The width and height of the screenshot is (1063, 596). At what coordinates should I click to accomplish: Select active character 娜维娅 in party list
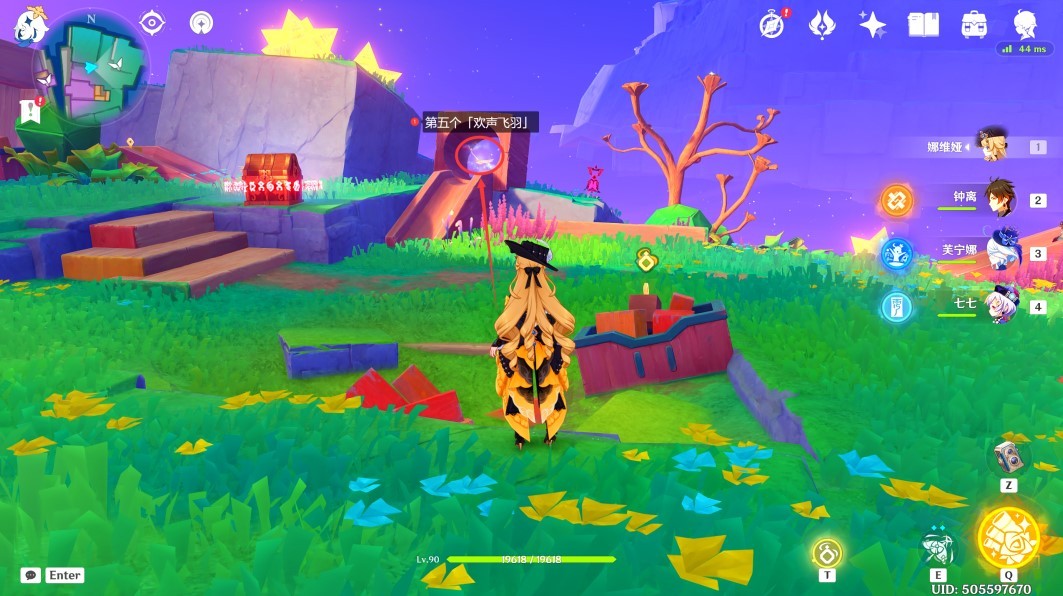click(x=992, y=146)
